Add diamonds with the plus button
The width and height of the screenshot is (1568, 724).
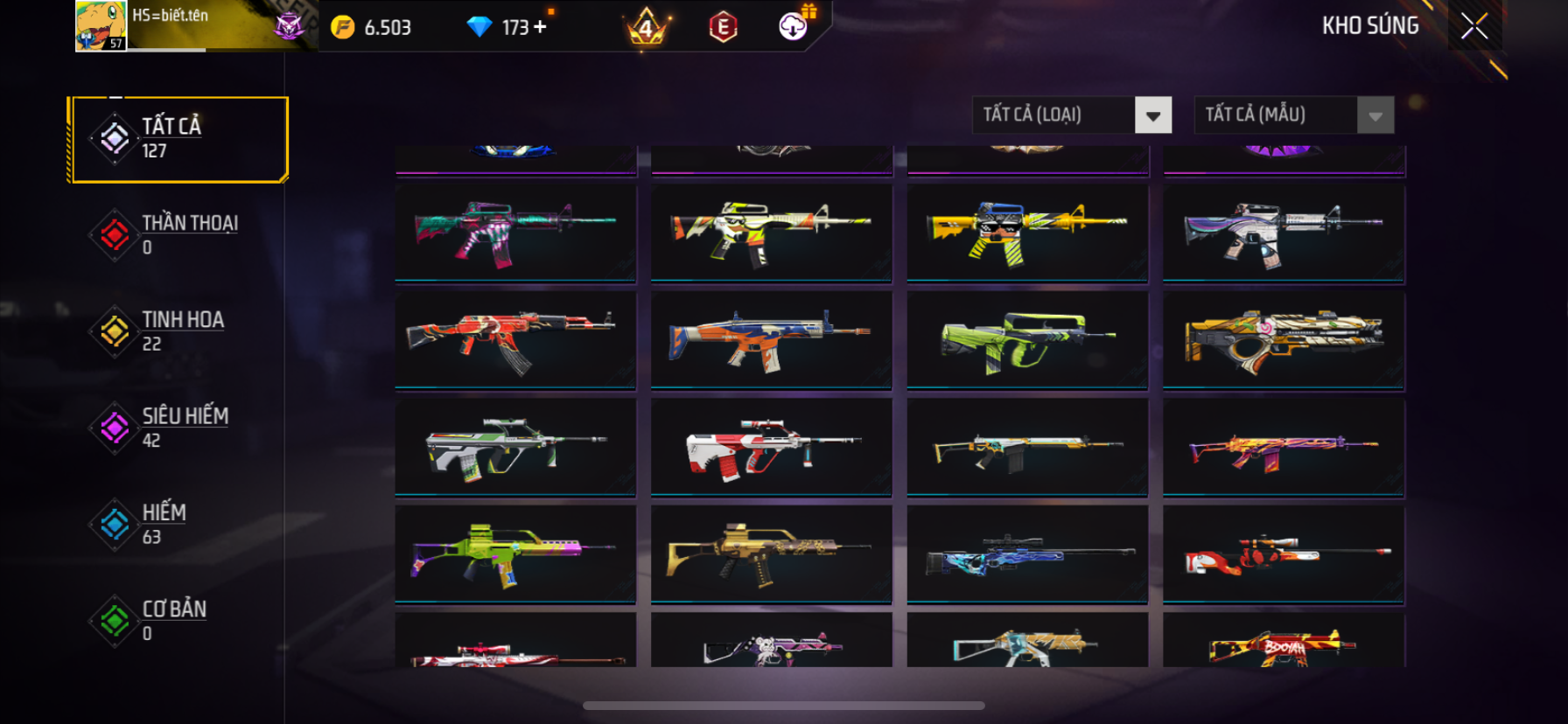coord(540,27)
